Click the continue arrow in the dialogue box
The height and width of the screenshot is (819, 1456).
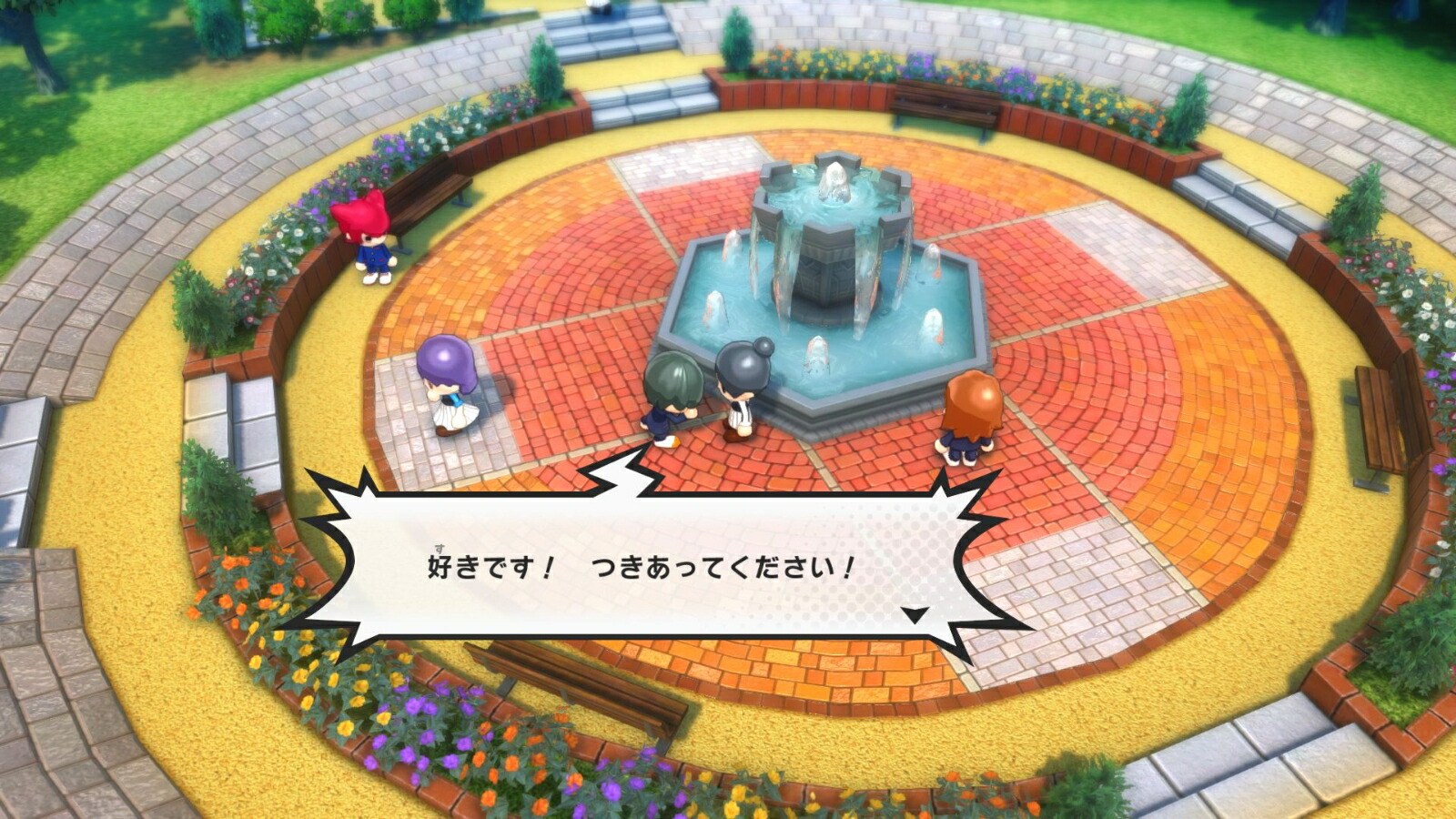coord(915,615)
